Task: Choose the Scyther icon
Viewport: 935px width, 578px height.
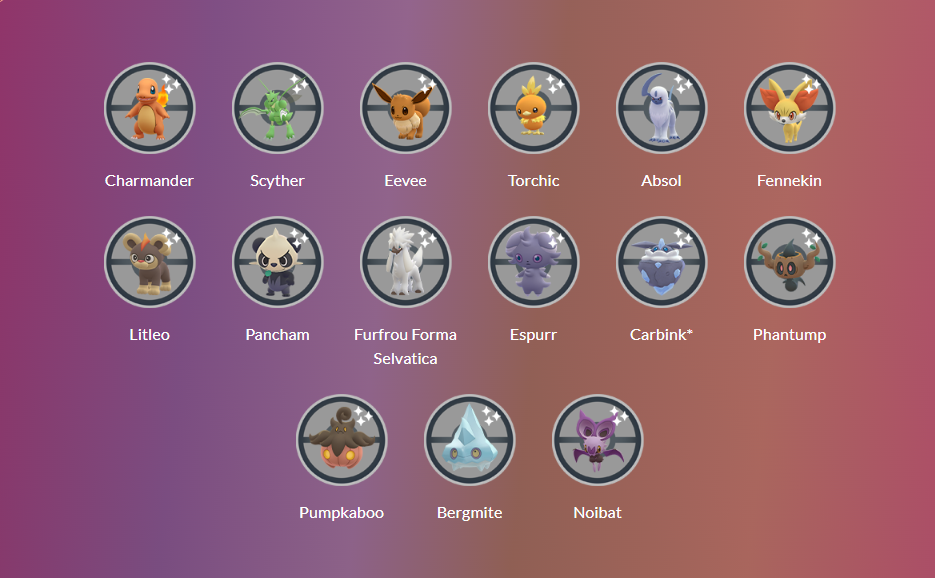Action: (277, 108)
